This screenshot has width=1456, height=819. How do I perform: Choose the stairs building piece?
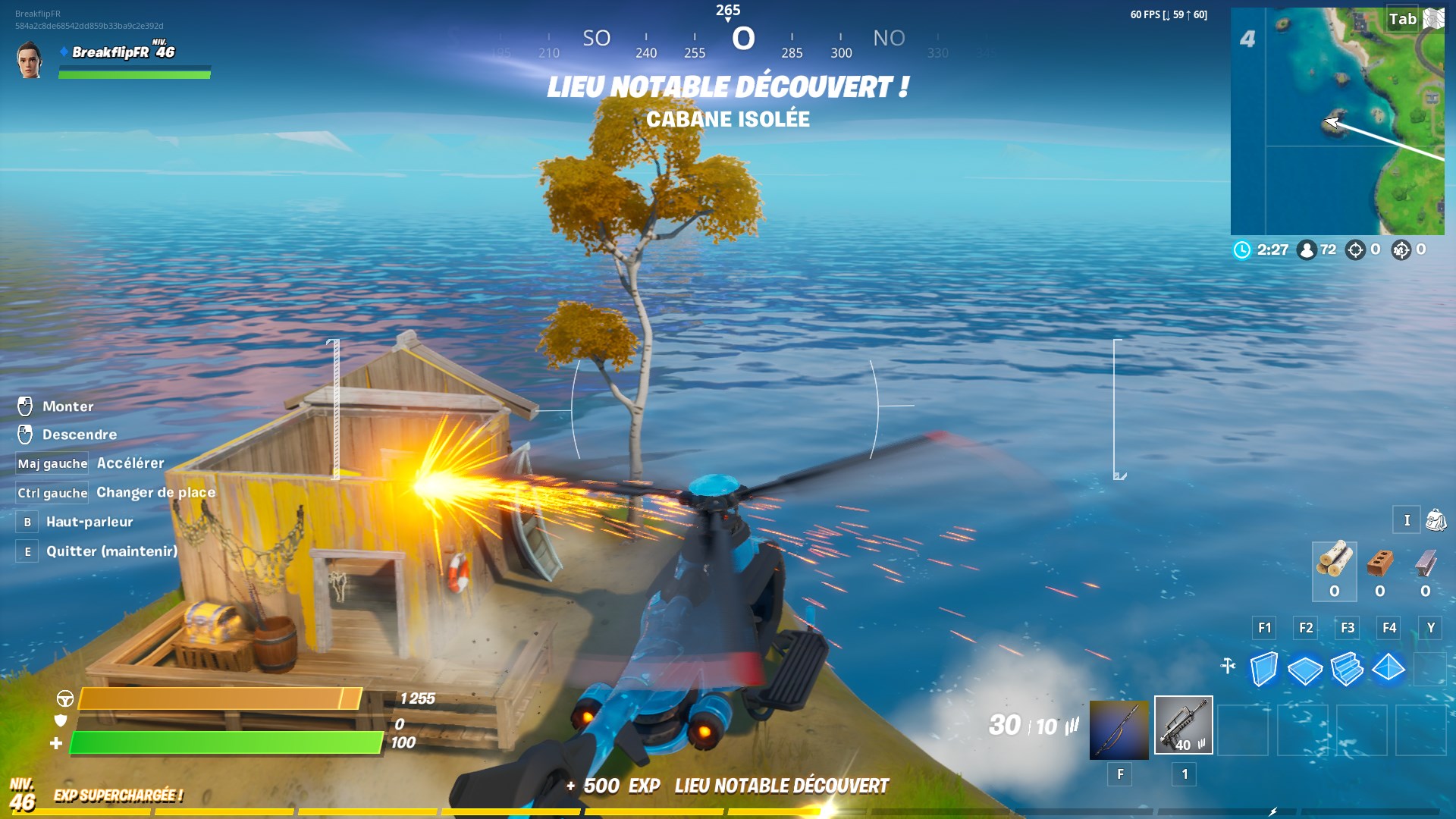[1347, 669]
